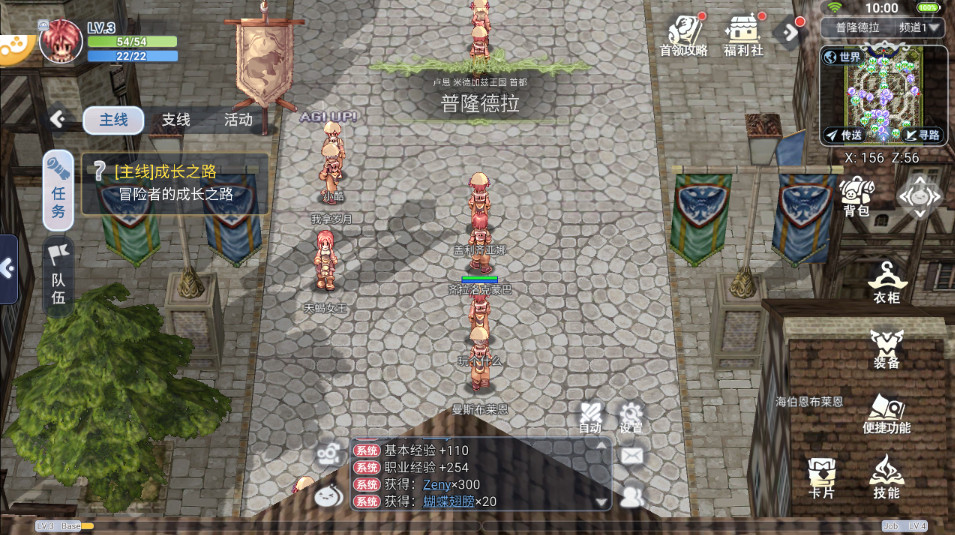Select the 主线 main quest tab

113,120
